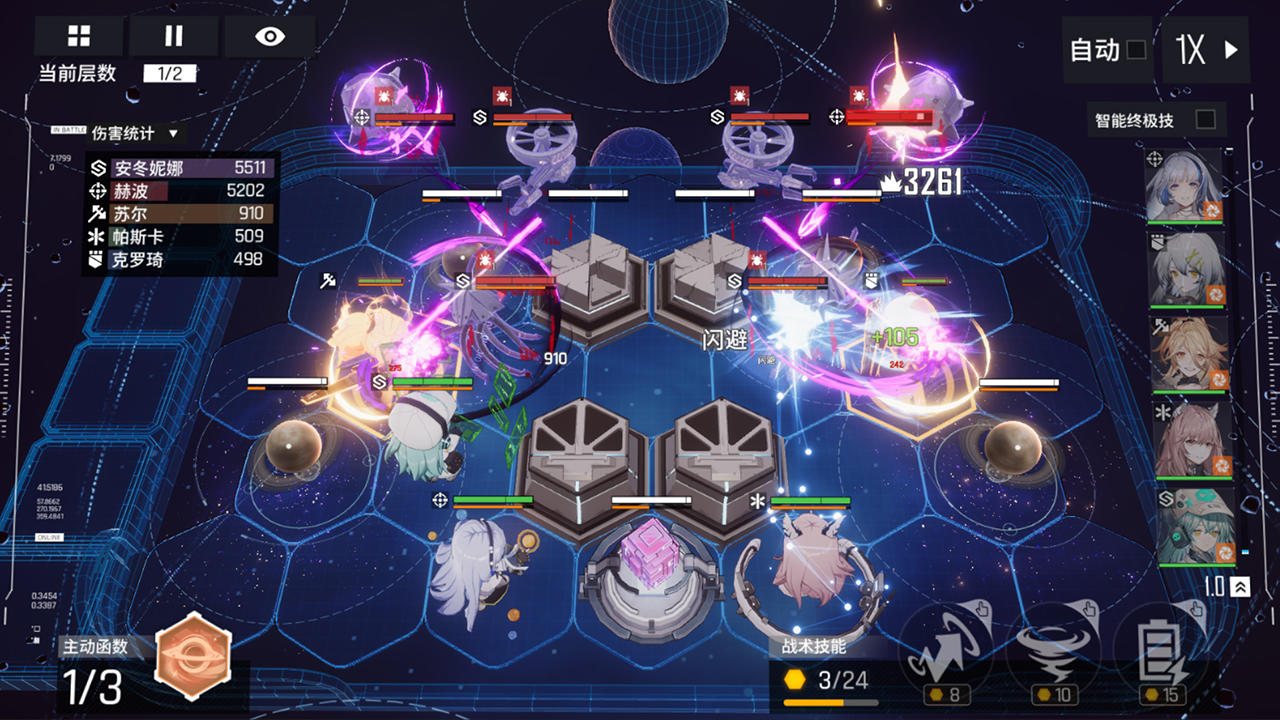Pause the battle

[x=174, y=36]
